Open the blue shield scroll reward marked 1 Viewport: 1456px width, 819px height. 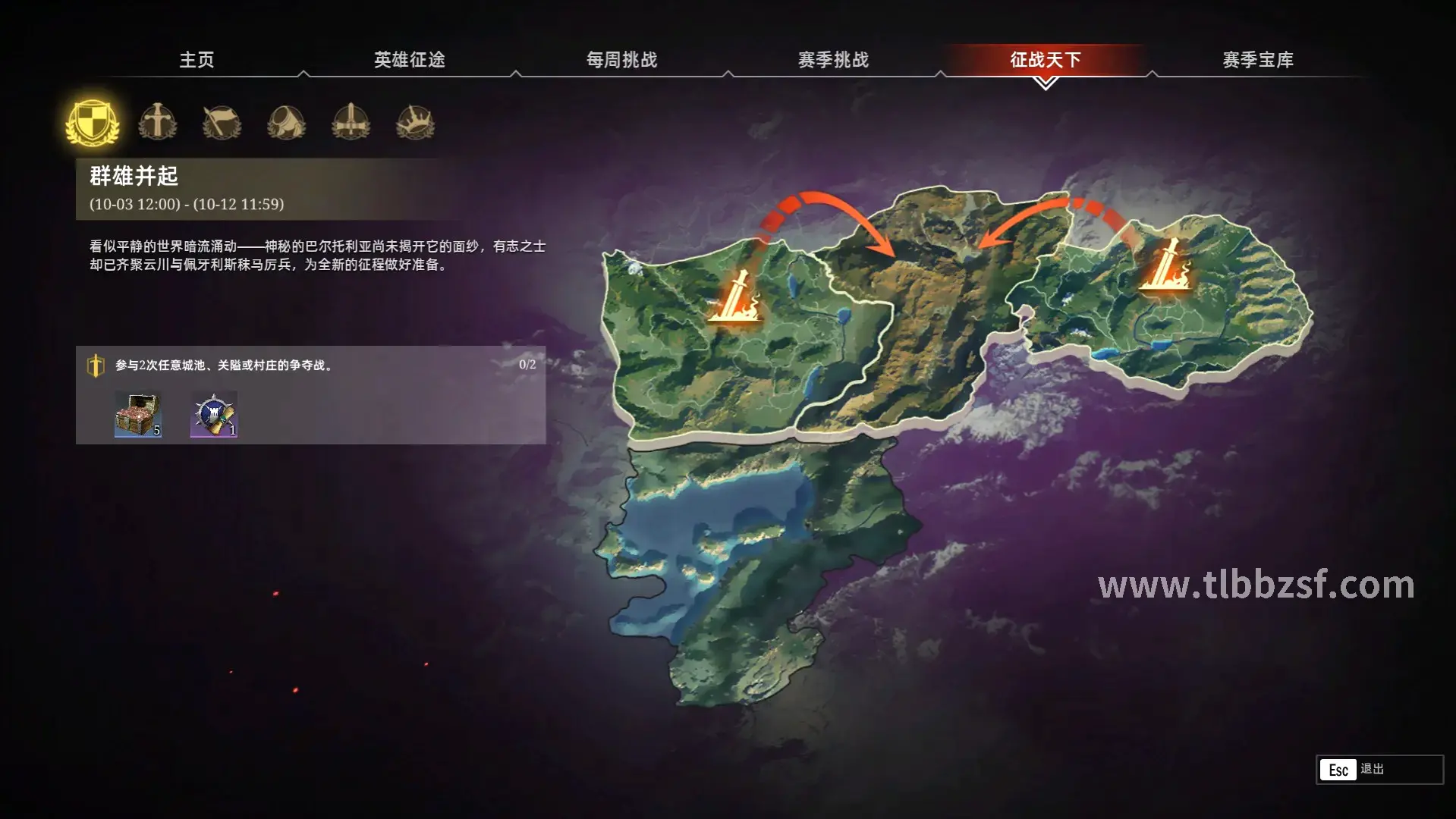point(212,414)
